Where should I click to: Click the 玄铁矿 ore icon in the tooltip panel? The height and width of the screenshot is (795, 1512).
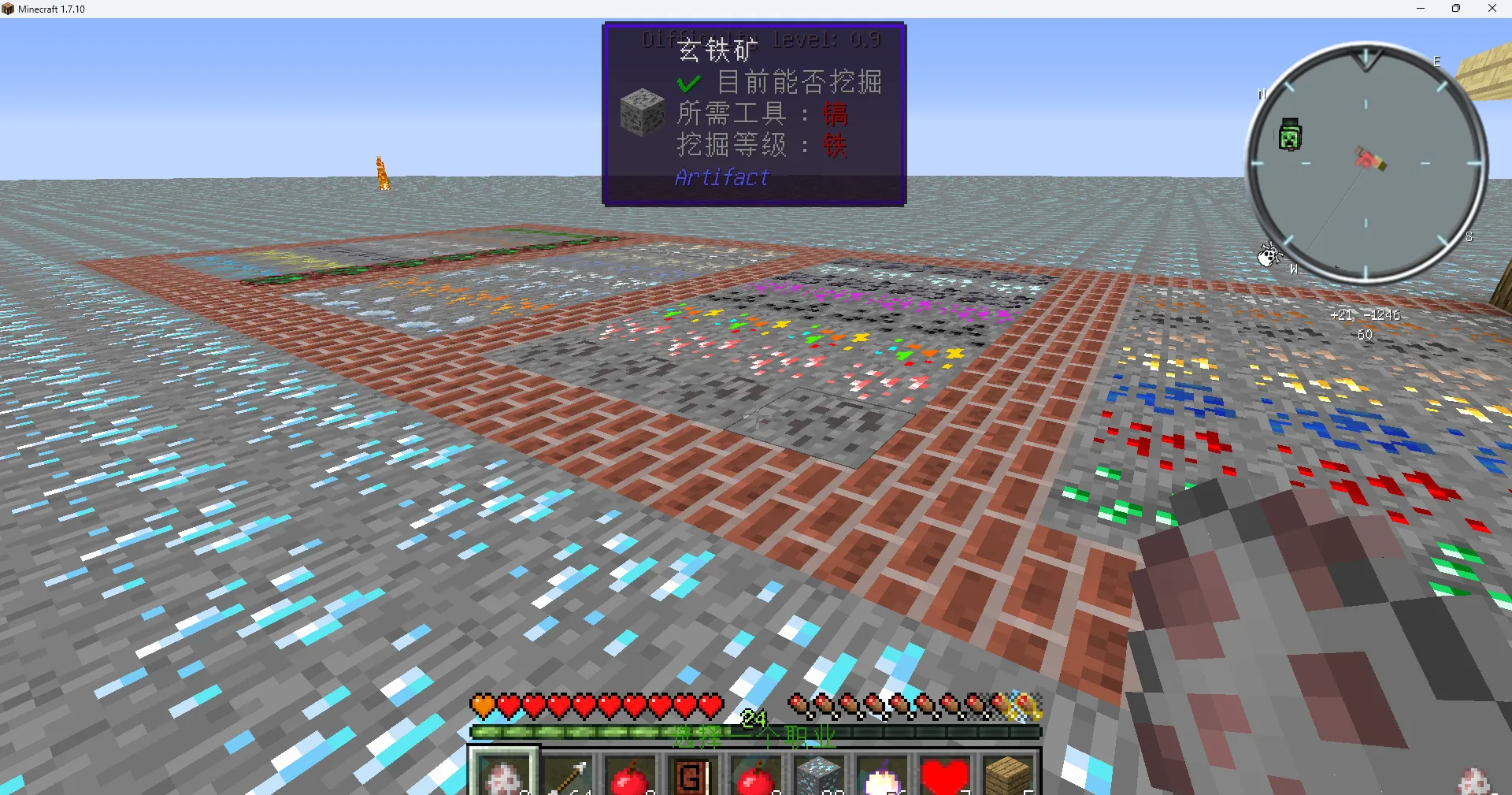[x=642, y=112]
